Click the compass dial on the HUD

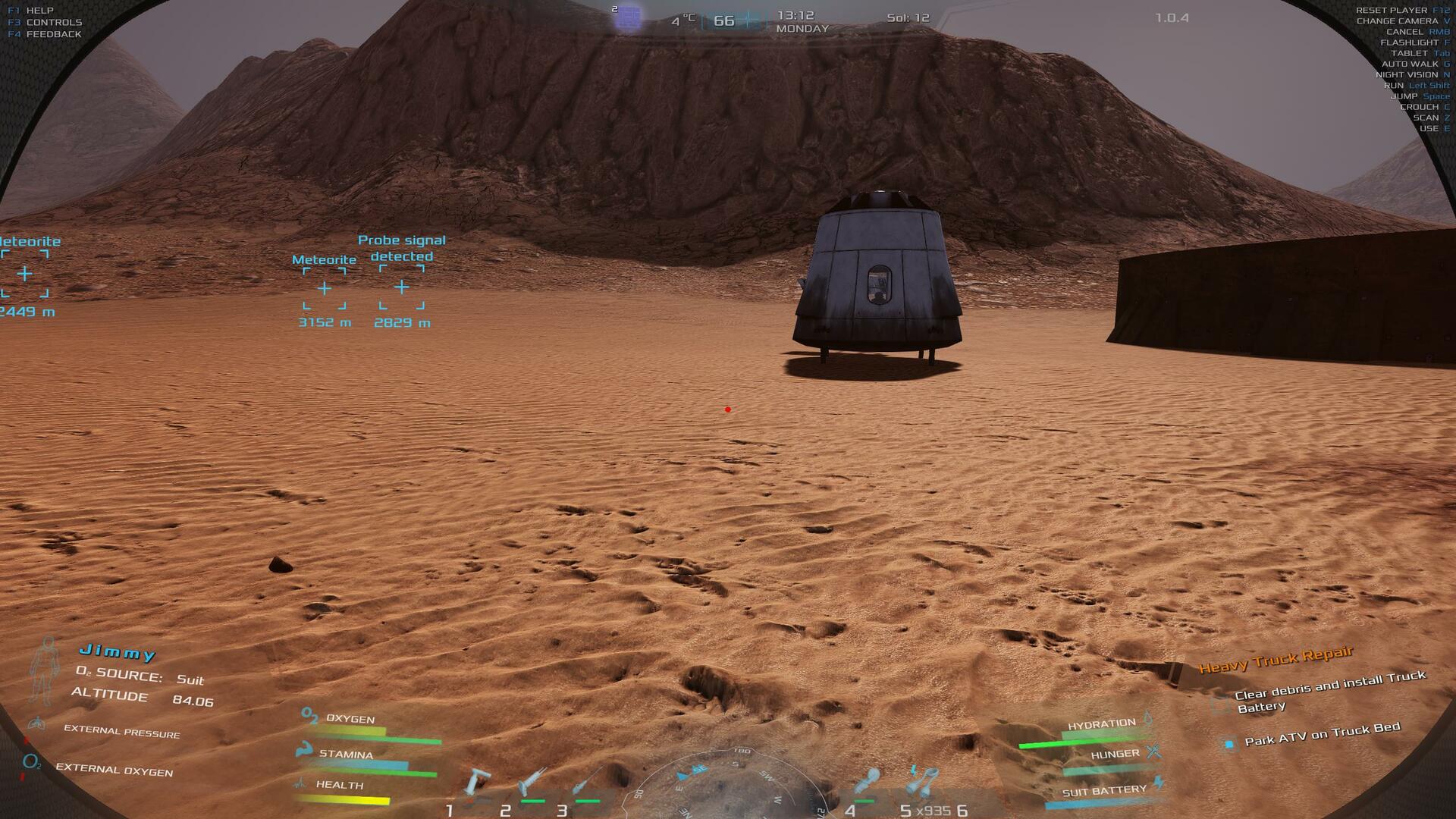[728, 785]
